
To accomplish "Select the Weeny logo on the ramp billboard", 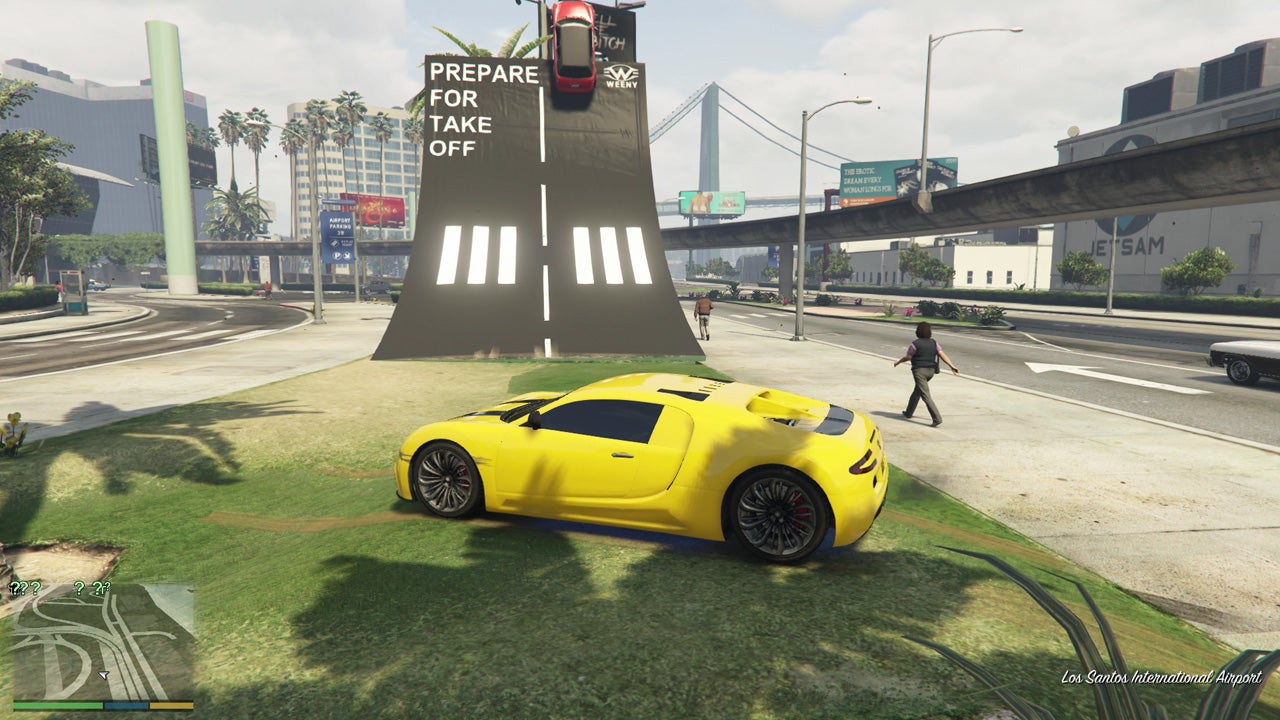I will [622, 76].
